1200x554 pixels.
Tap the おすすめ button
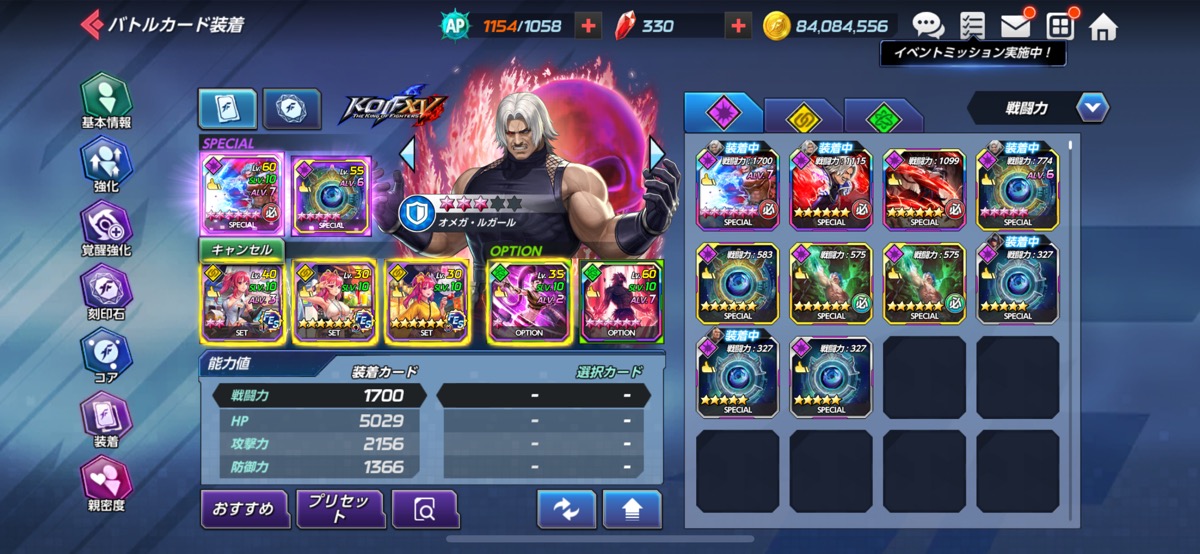[244, 509]
